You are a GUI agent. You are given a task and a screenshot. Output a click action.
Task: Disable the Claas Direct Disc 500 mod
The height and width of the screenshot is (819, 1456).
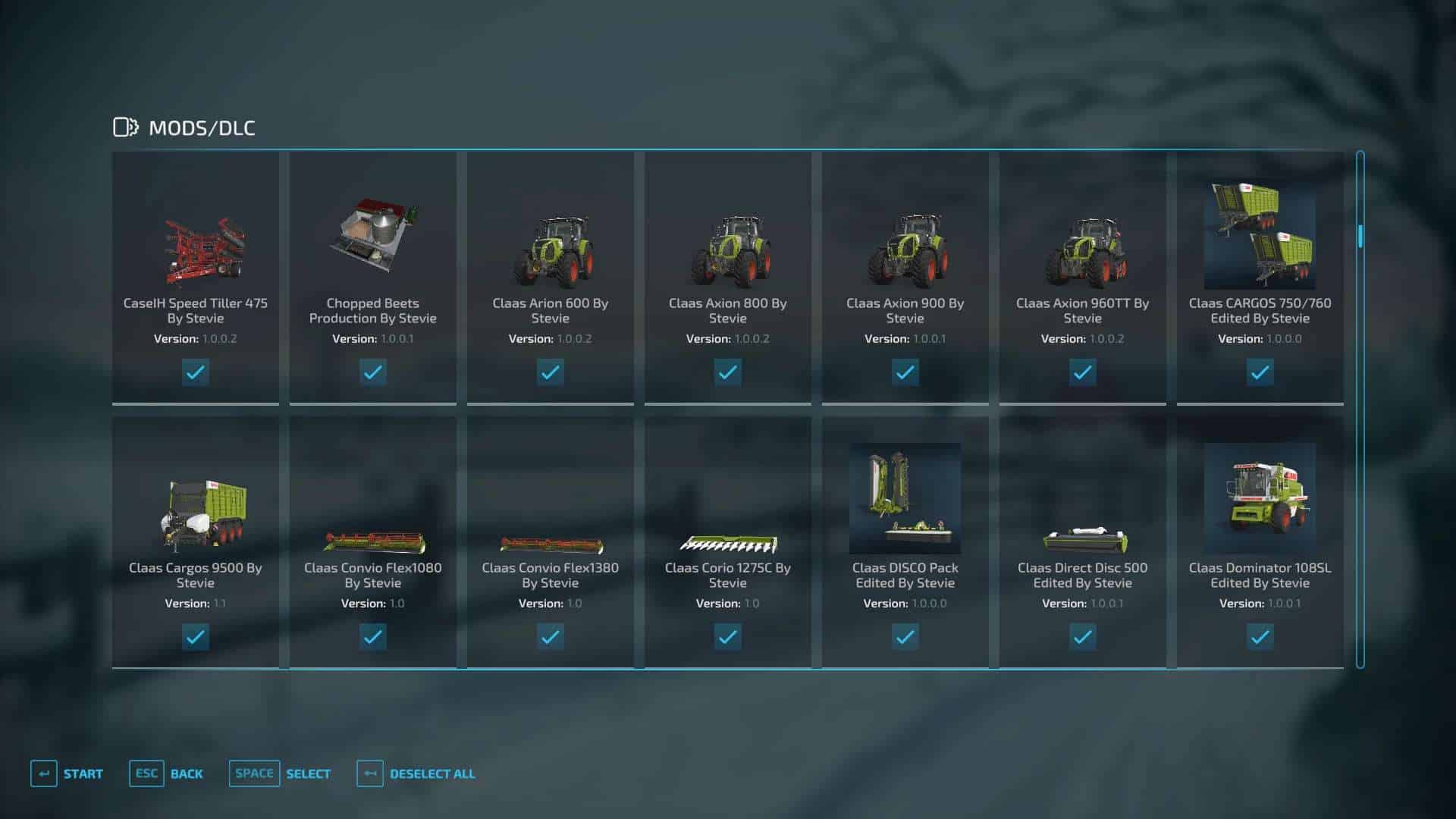(1082, 637)
